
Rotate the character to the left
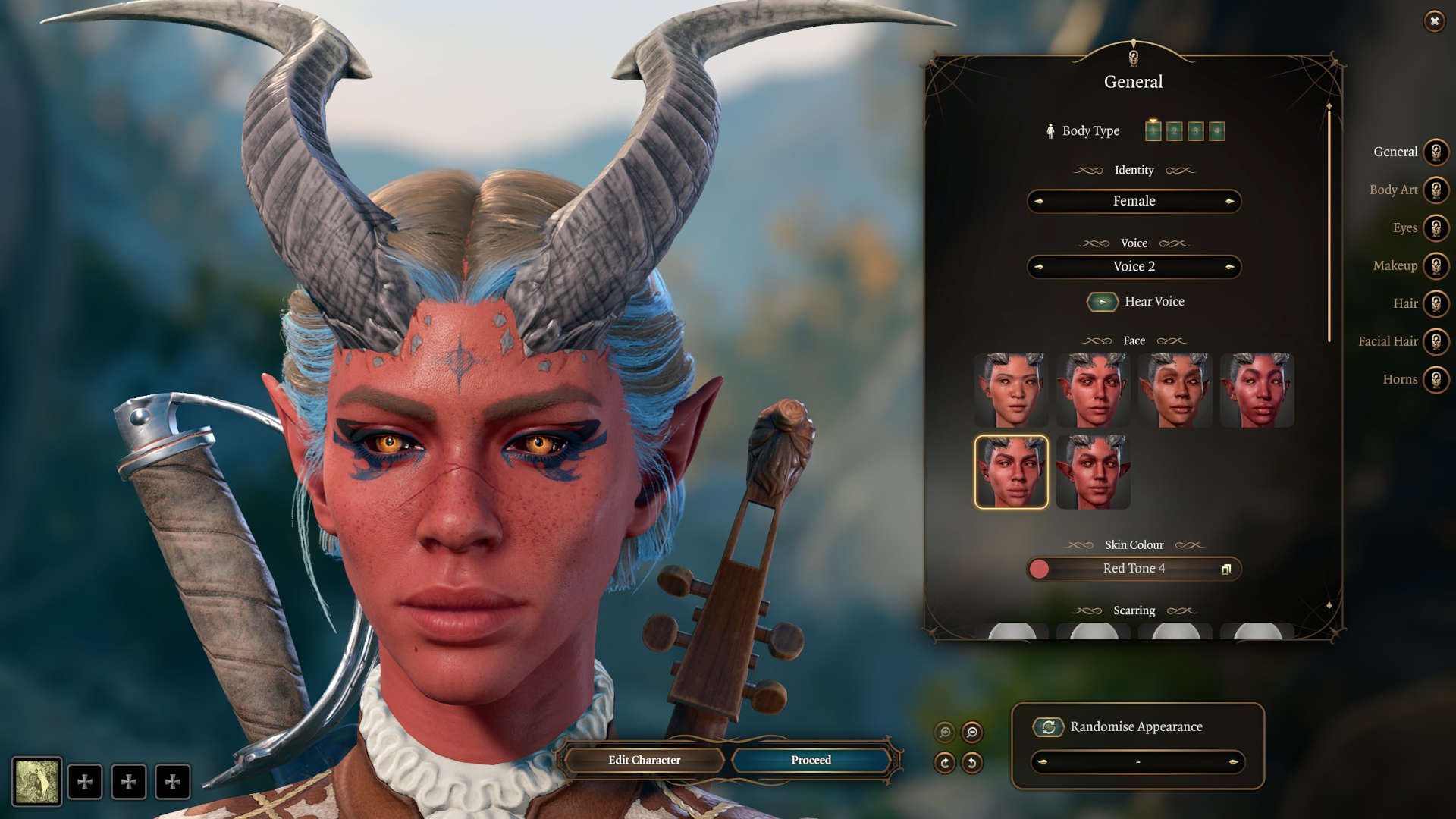[x=972, y=763]
